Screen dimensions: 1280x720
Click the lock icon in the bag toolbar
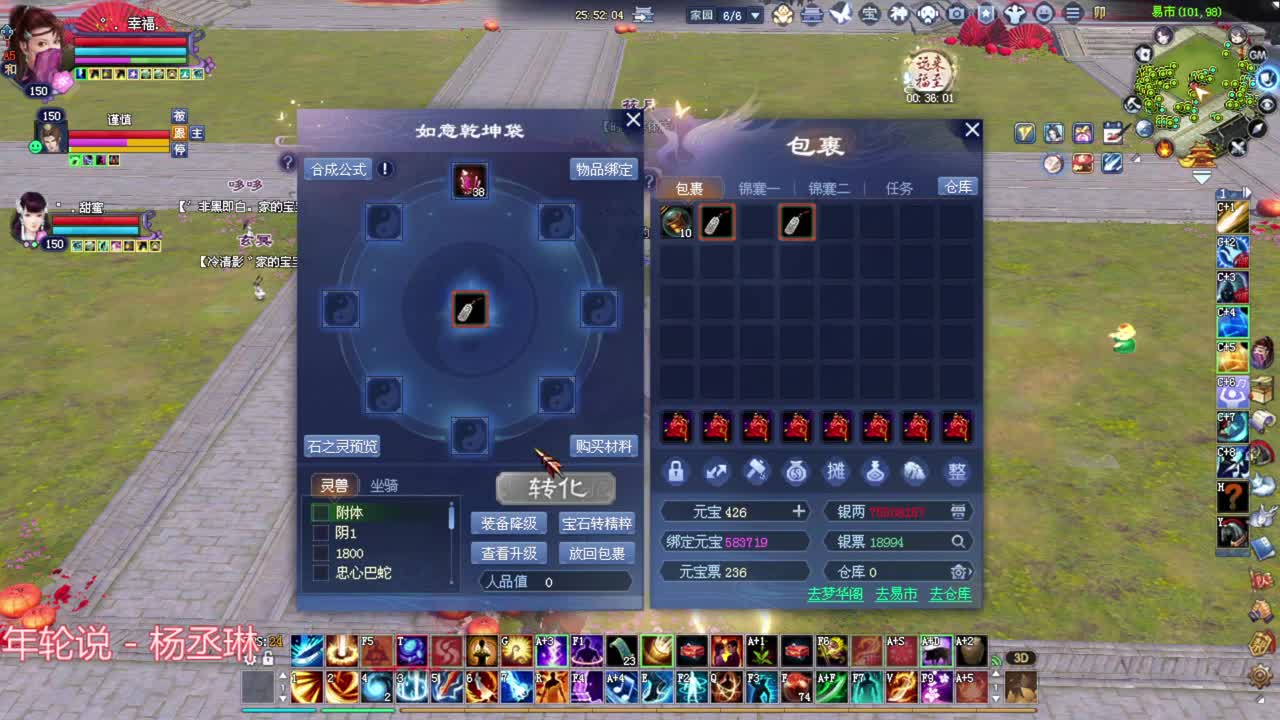(675, 472)
